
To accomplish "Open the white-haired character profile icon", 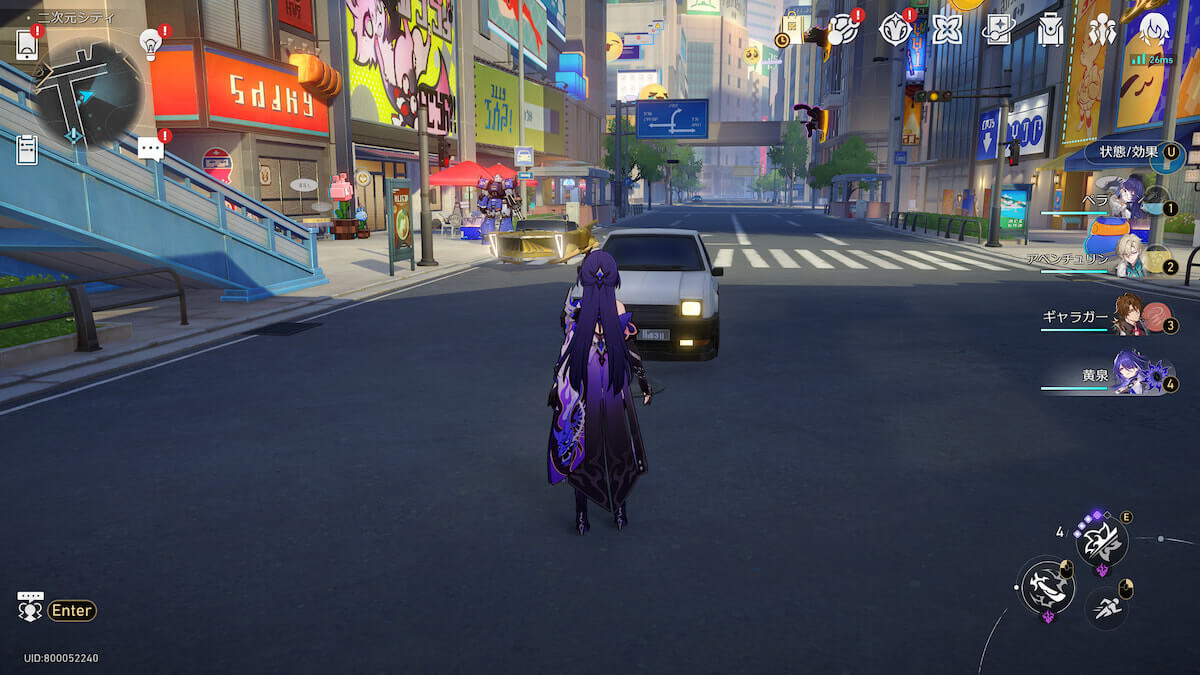I will click(1154, 30).
